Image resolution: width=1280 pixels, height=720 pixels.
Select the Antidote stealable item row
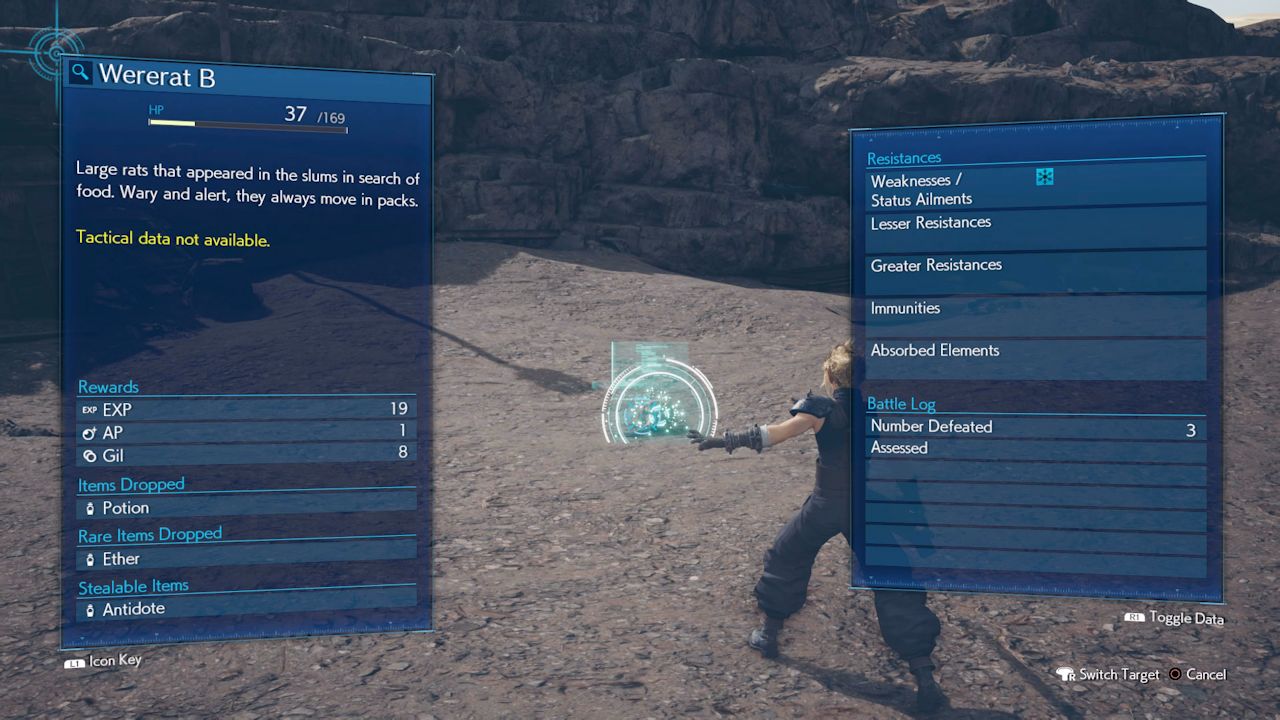[x=246, y=609]
